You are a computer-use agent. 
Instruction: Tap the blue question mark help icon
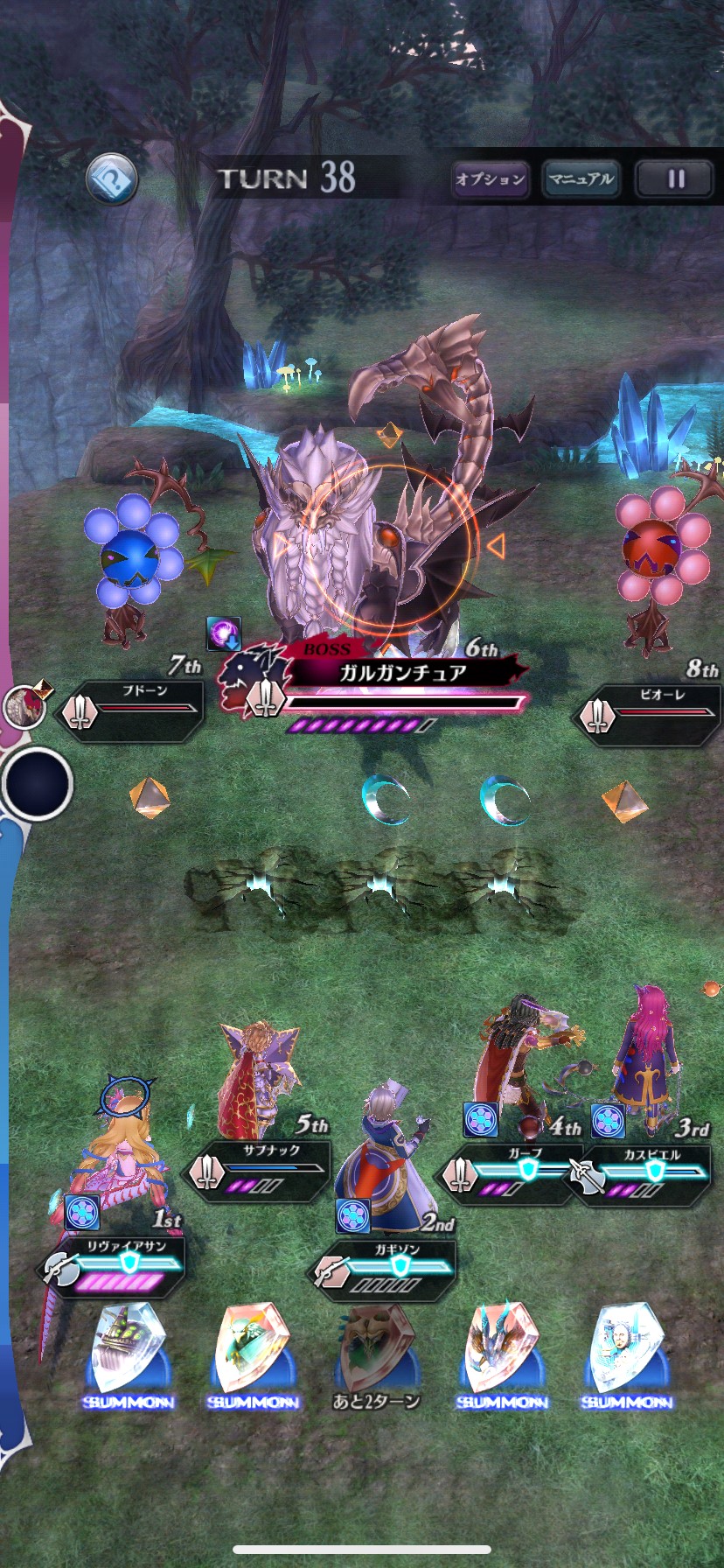tap(112, 179)
